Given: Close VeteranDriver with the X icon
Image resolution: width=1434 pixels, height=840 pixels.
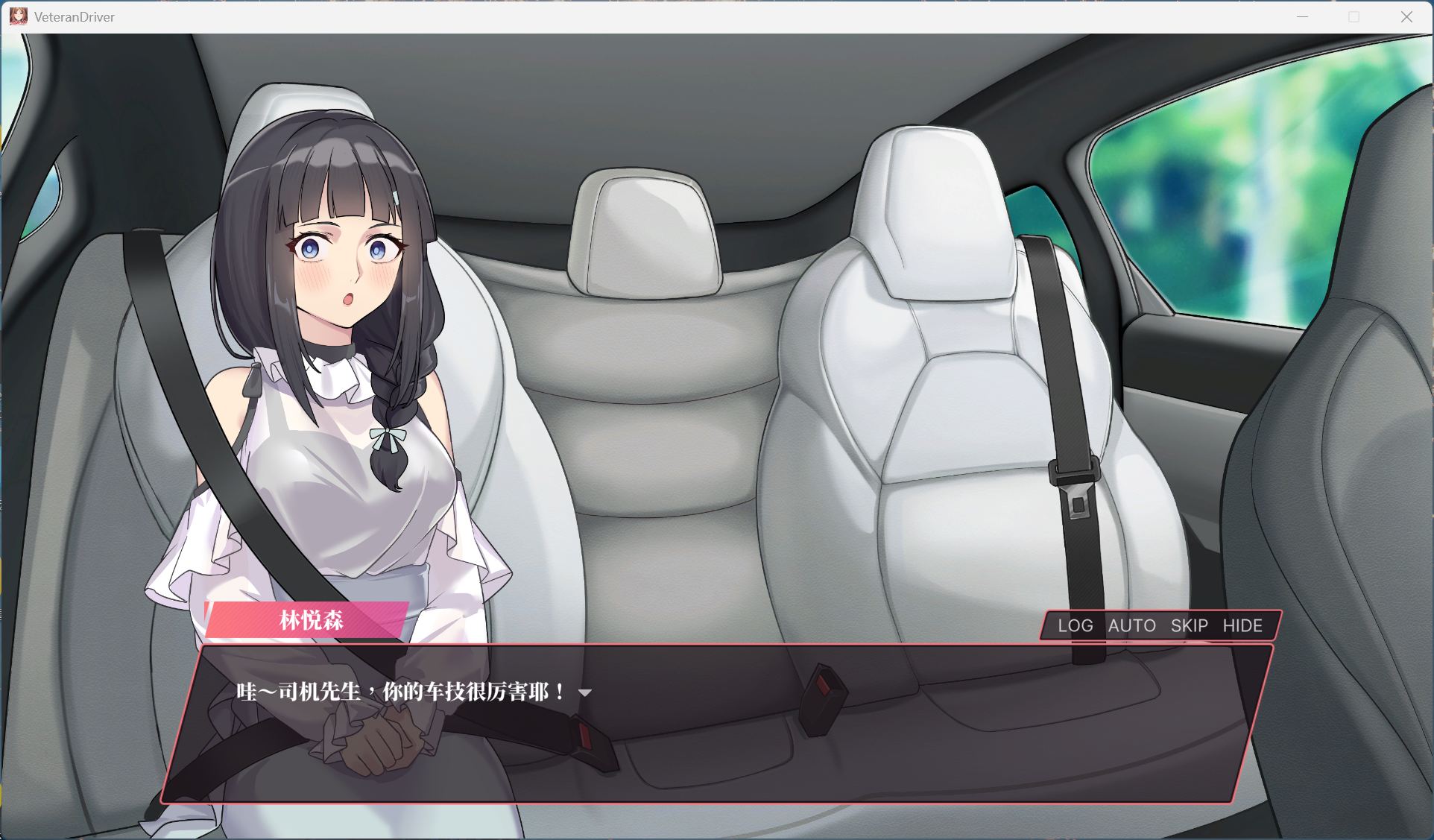Looking at the screenshot, I should [1407, 16].
